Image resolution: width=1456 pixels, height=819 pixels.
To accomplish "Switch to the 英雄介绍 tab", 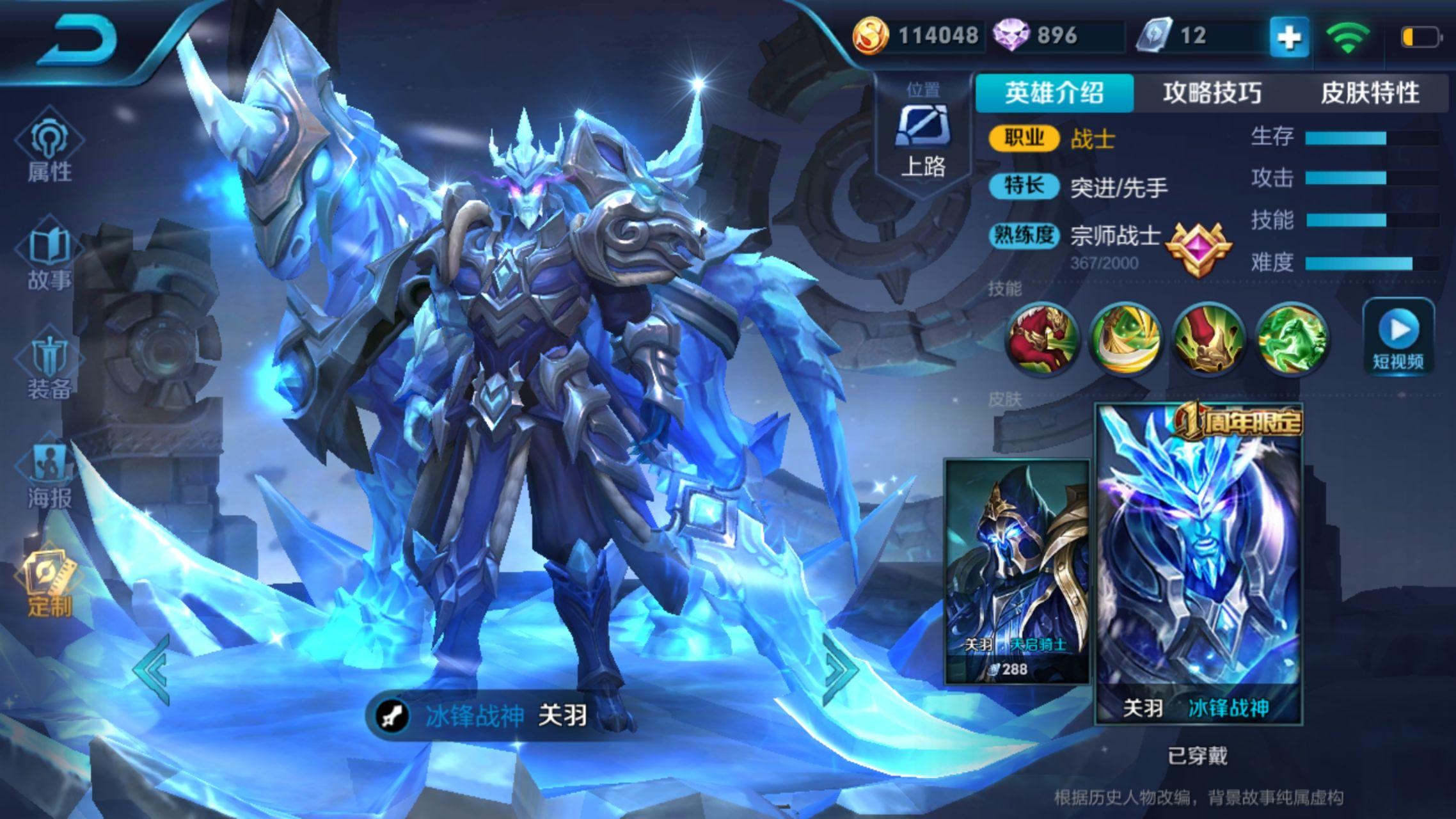I will [1054, 93].
